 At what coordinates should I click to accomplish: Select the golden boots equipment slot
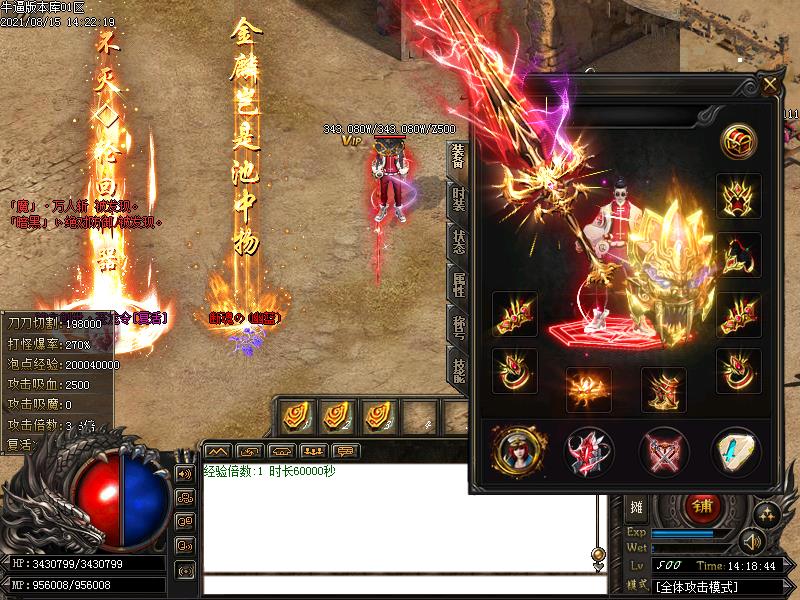click(x=663, y=388)
